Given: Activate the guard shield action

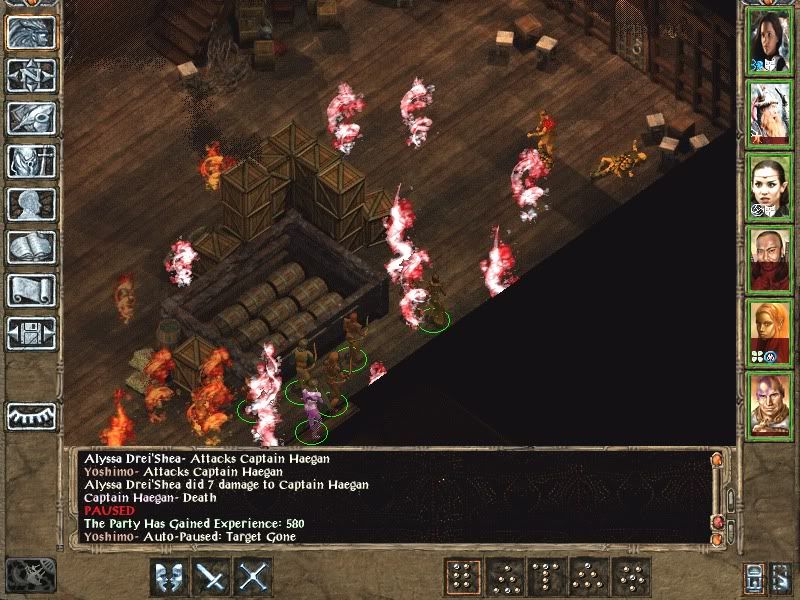Looking at the screenshot, I should 169,577.
